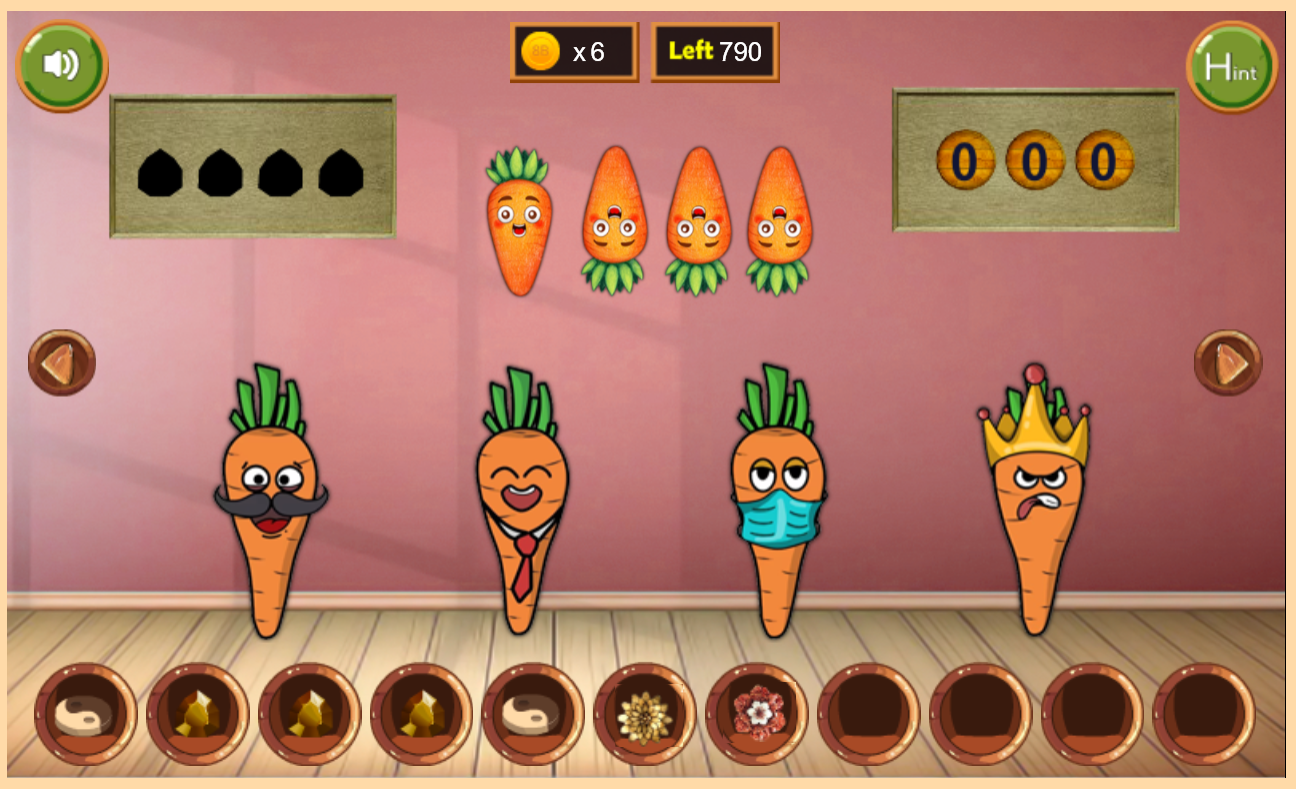
Task: Flip the upright carrot in the puzzle row
Action: tap(518, 221)
